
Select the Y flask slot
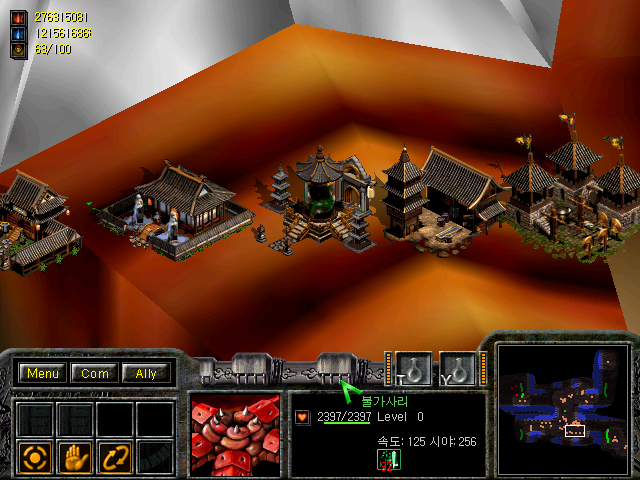click(459, 368)
